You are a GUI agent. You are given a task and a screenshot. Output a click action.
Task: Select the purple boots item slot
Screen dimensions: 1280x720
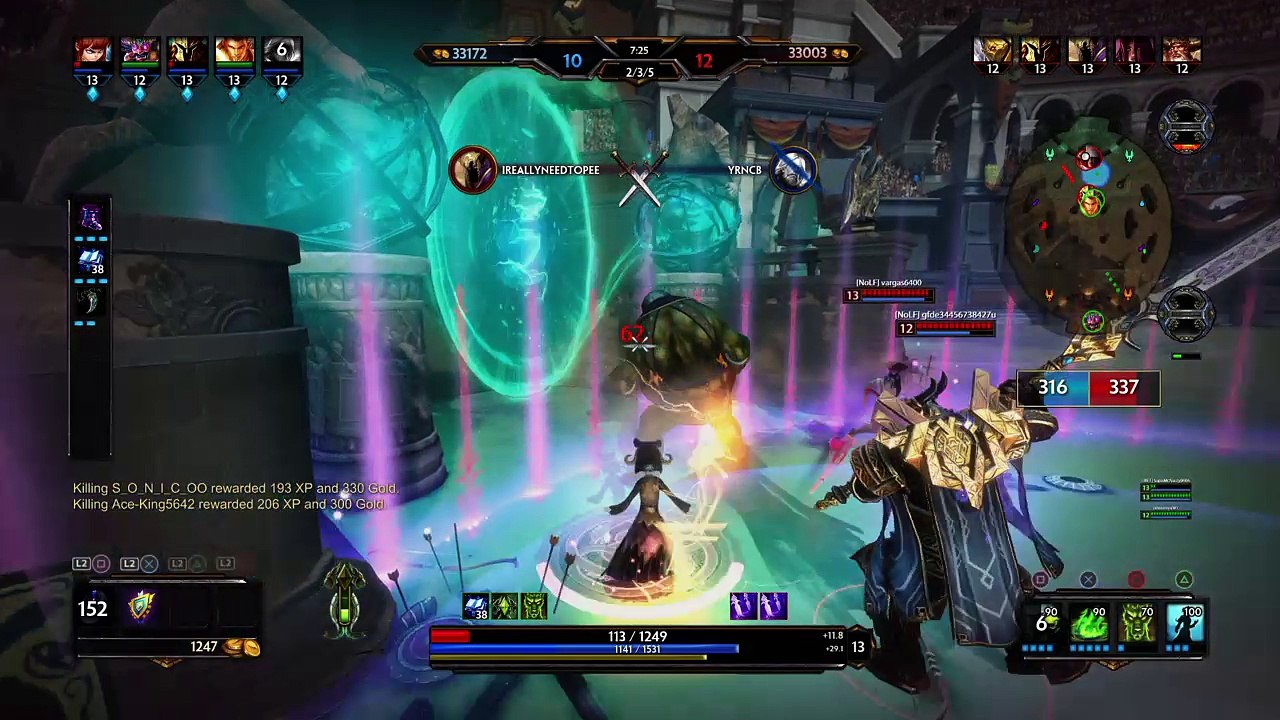tap(91, 218)
